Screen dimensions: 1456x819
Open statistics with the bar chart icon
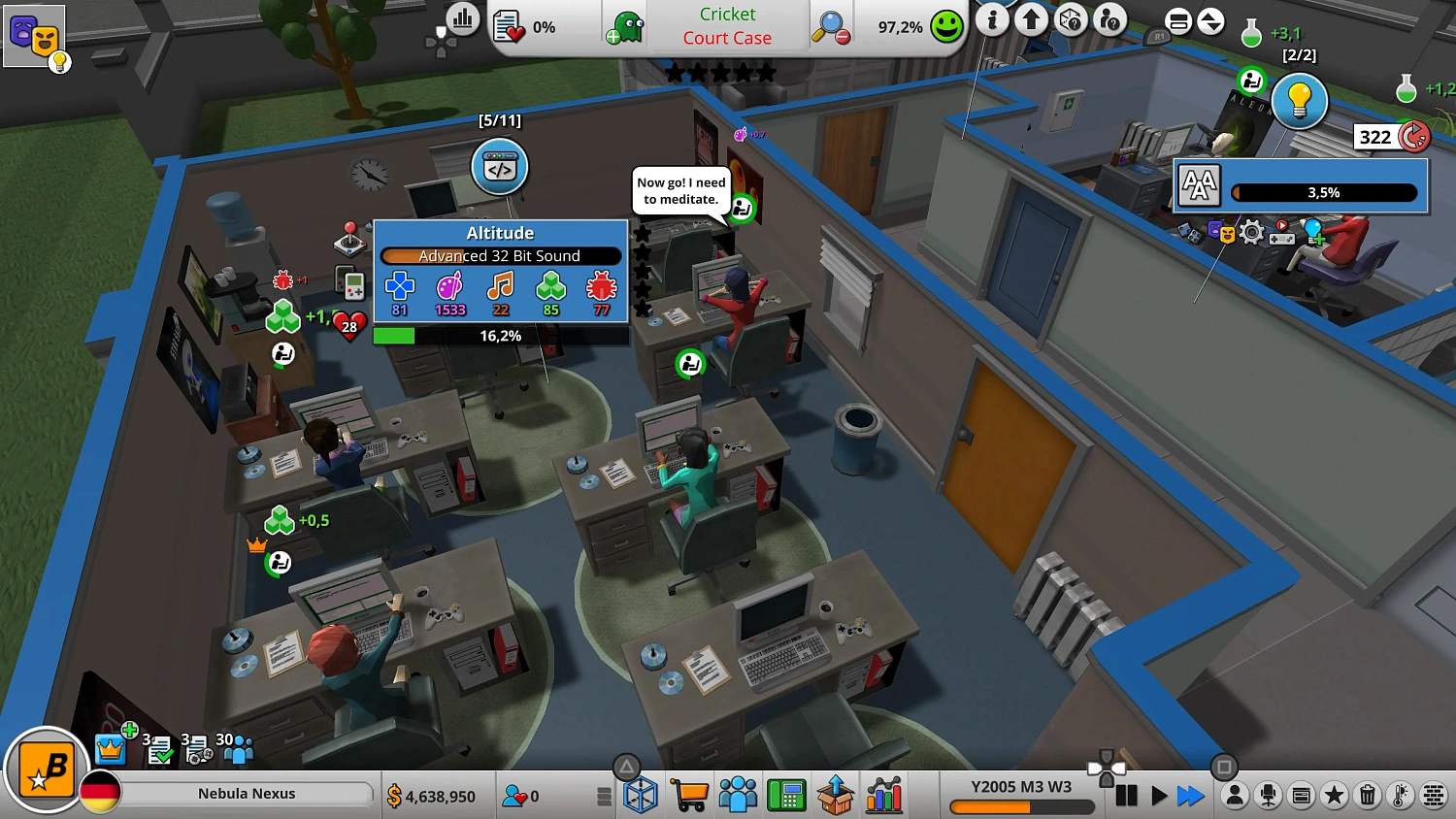point(883,795)
